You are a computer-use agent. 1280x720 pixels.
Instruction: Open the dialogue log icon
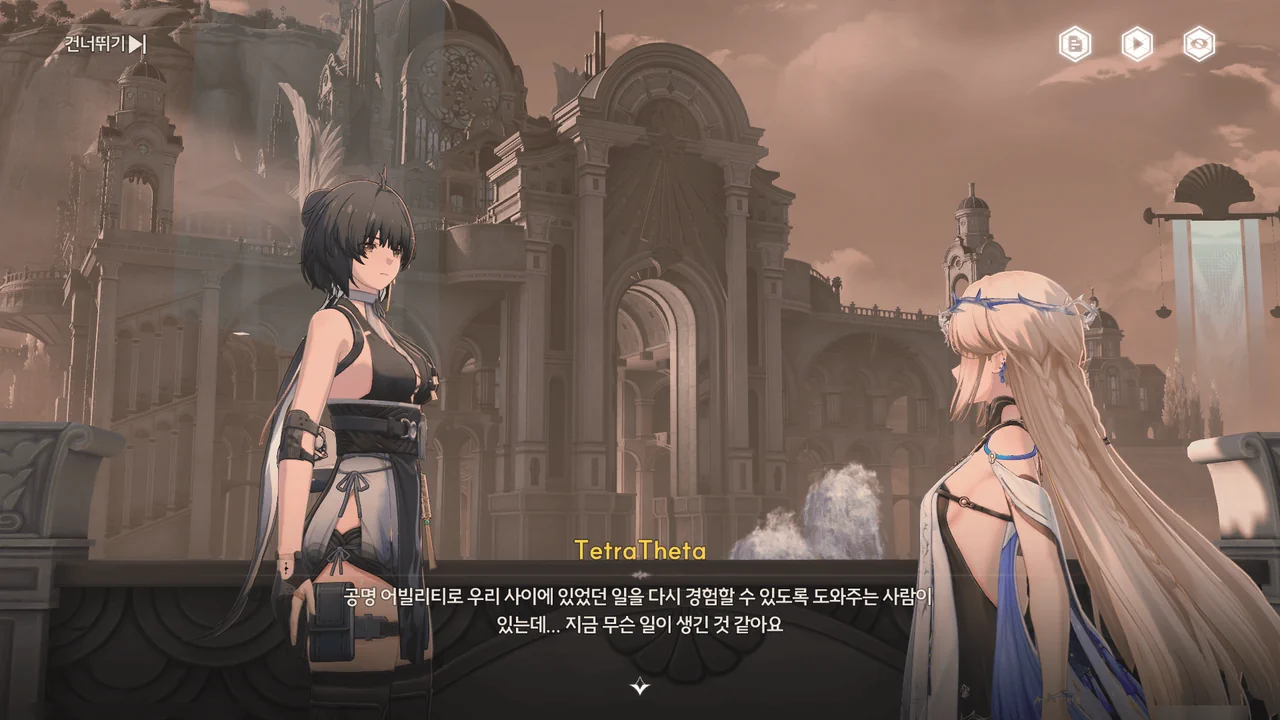click(x=1075, y=44)
